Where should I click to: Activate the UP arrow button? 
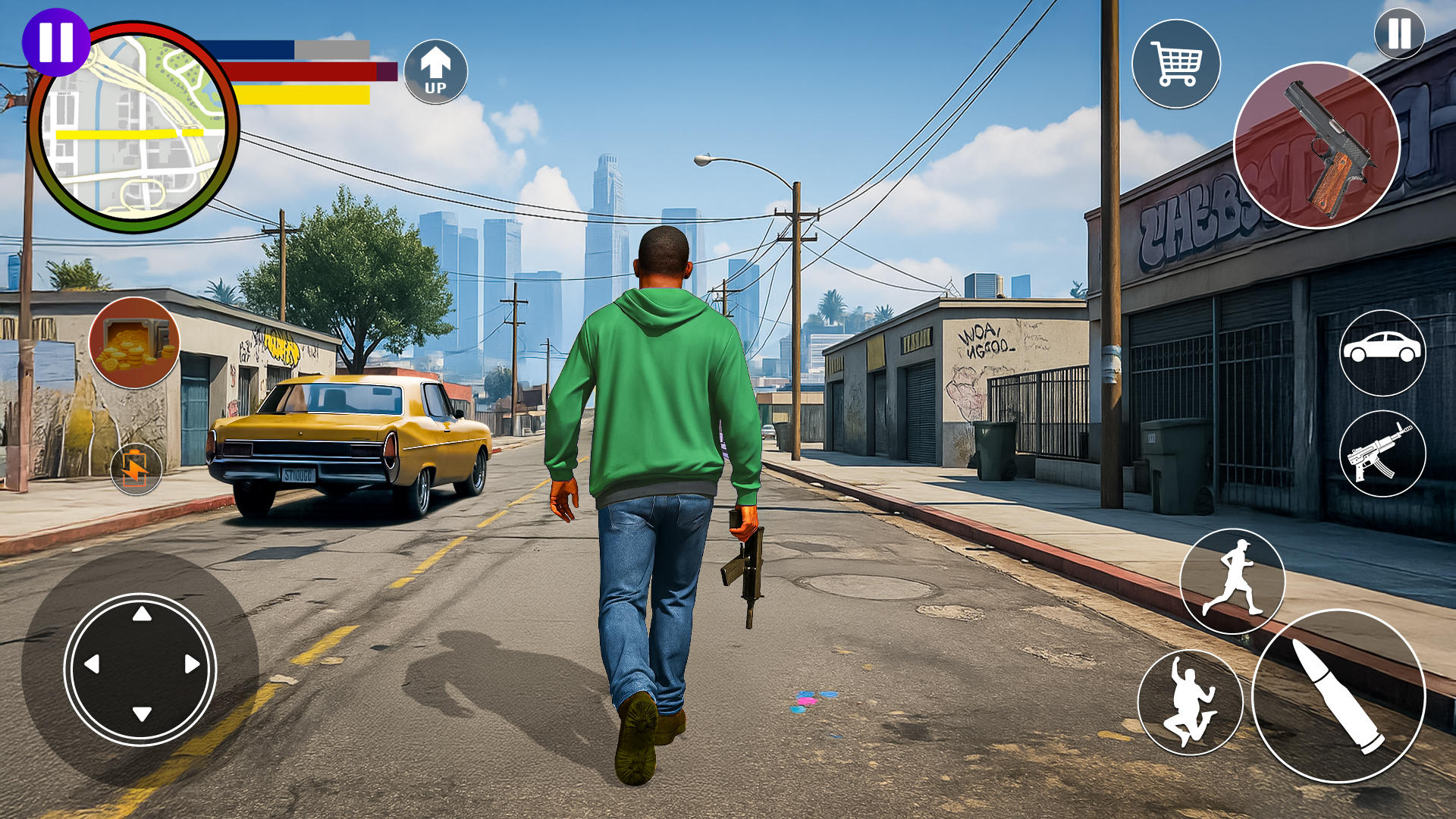pos(435,71)
